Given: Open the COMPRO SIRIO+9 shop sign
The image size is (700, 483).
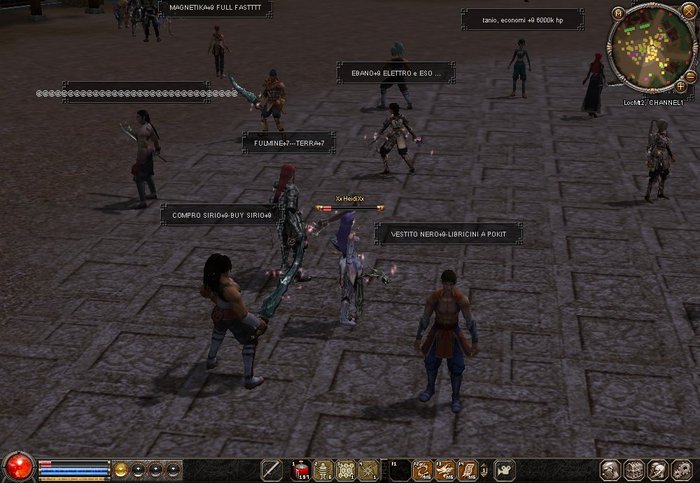Looking at the screenshot, I should point(222,214).
